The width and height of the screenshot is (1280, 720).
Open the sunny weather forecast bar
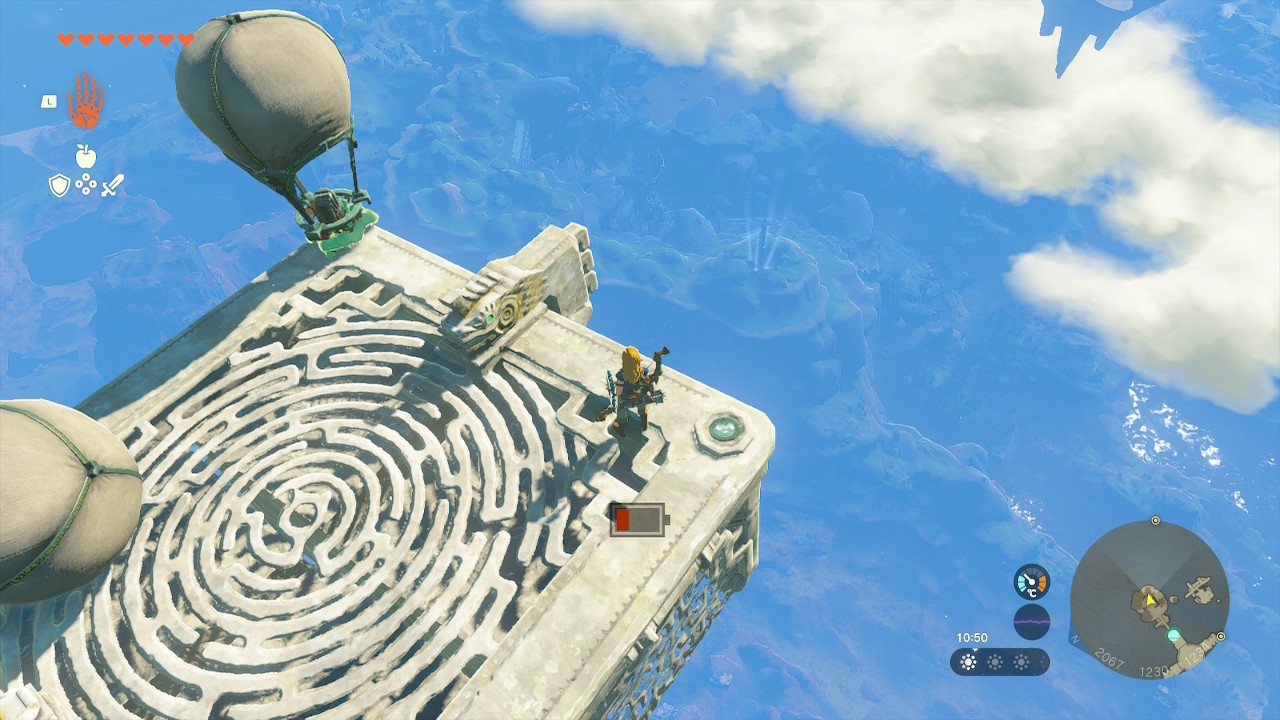(x=999, y=662)
